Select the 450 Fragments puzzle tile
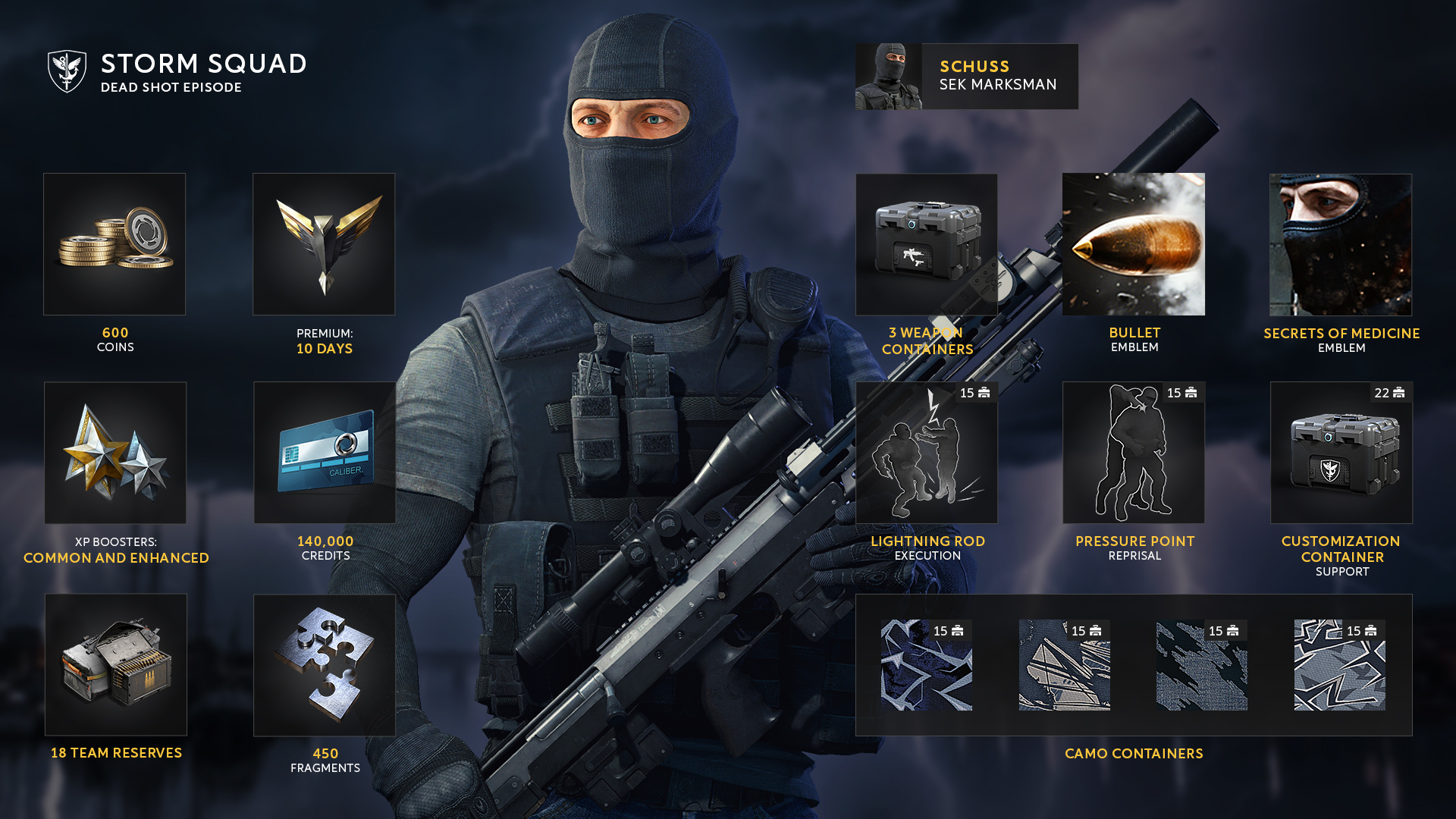The height and width of the screenshot is (819, 1456). (x=325, y=664)
